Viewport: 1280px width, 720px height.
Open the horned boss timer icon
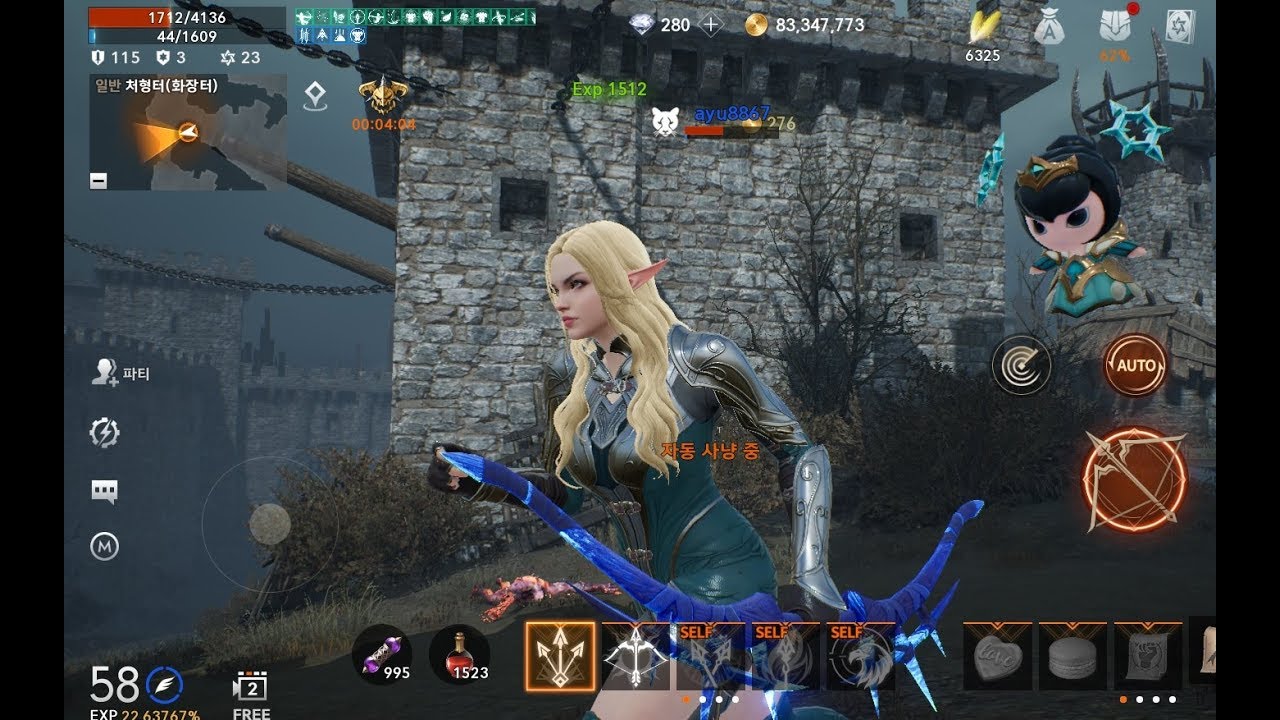383,96
